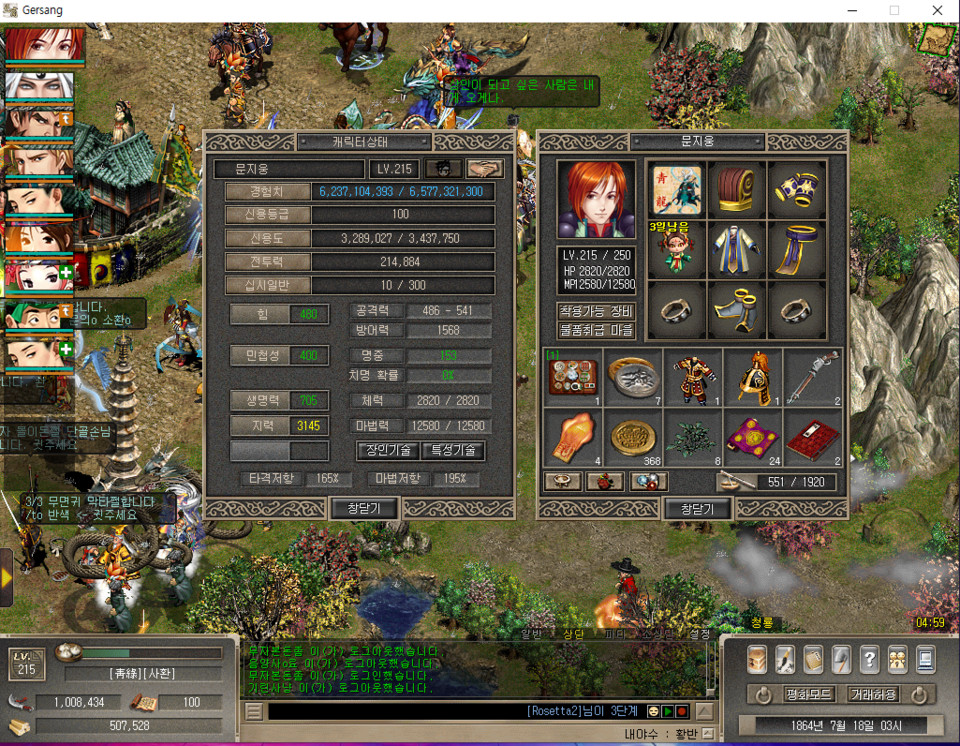Screen dimensions: 960x746
Task: Select the equipped purple and gold belt
Action: tap(797, 251)
